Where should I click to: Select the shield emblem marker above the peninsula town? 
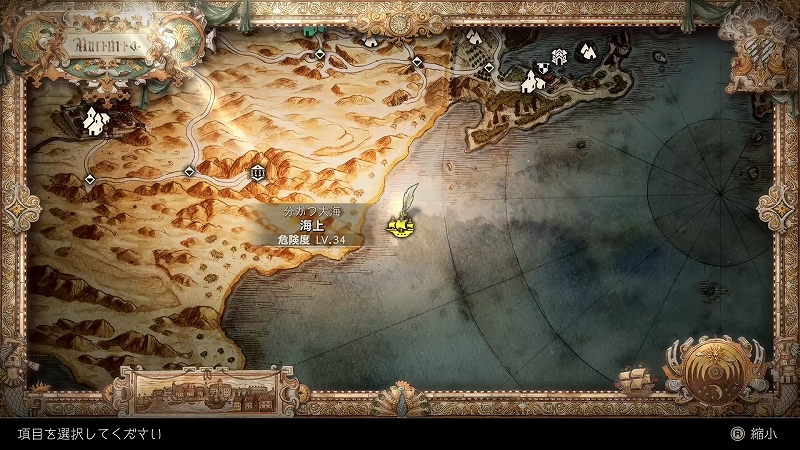[541, 67]
